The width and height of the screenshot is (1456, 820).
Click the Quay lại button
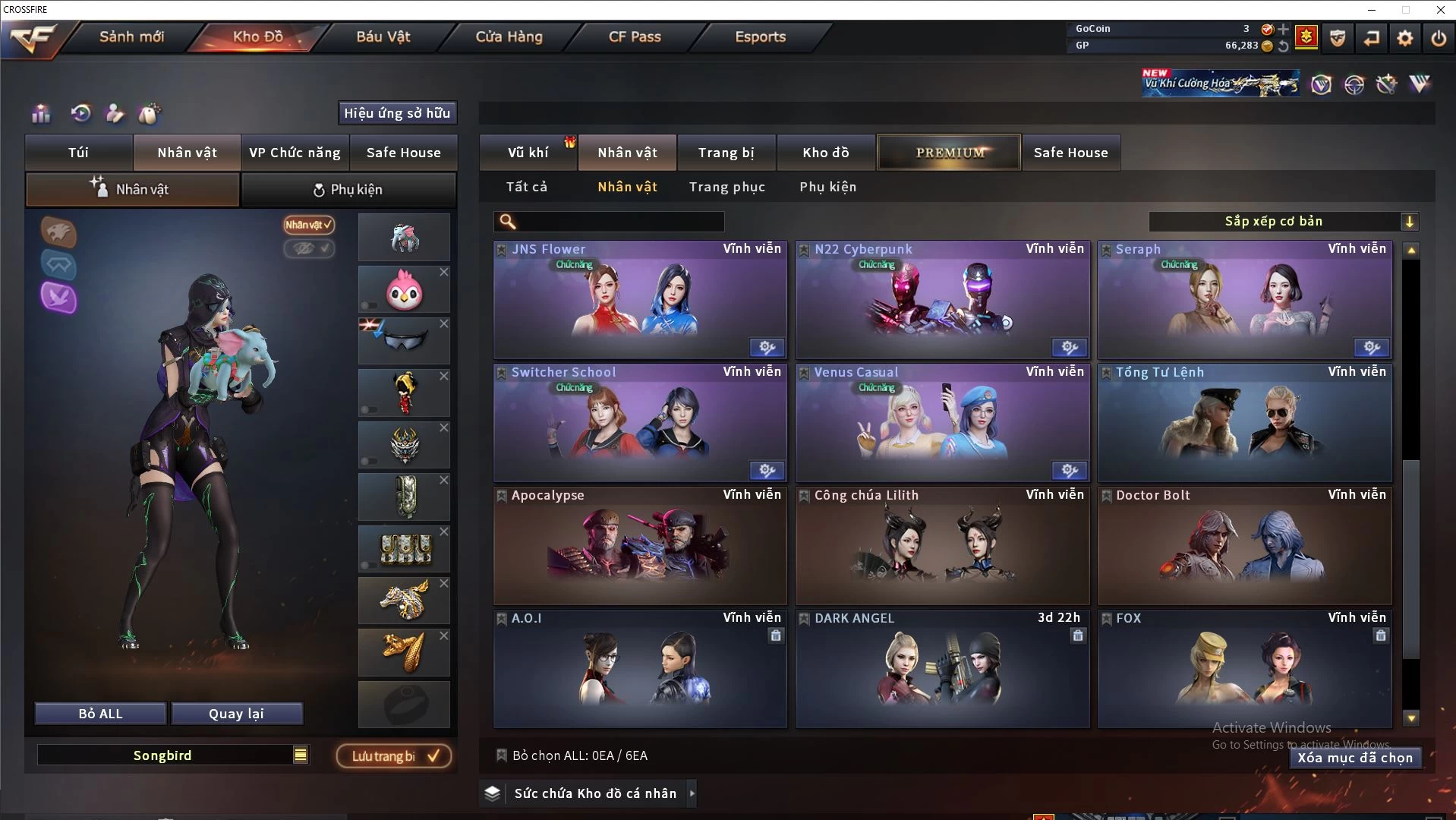237,714
